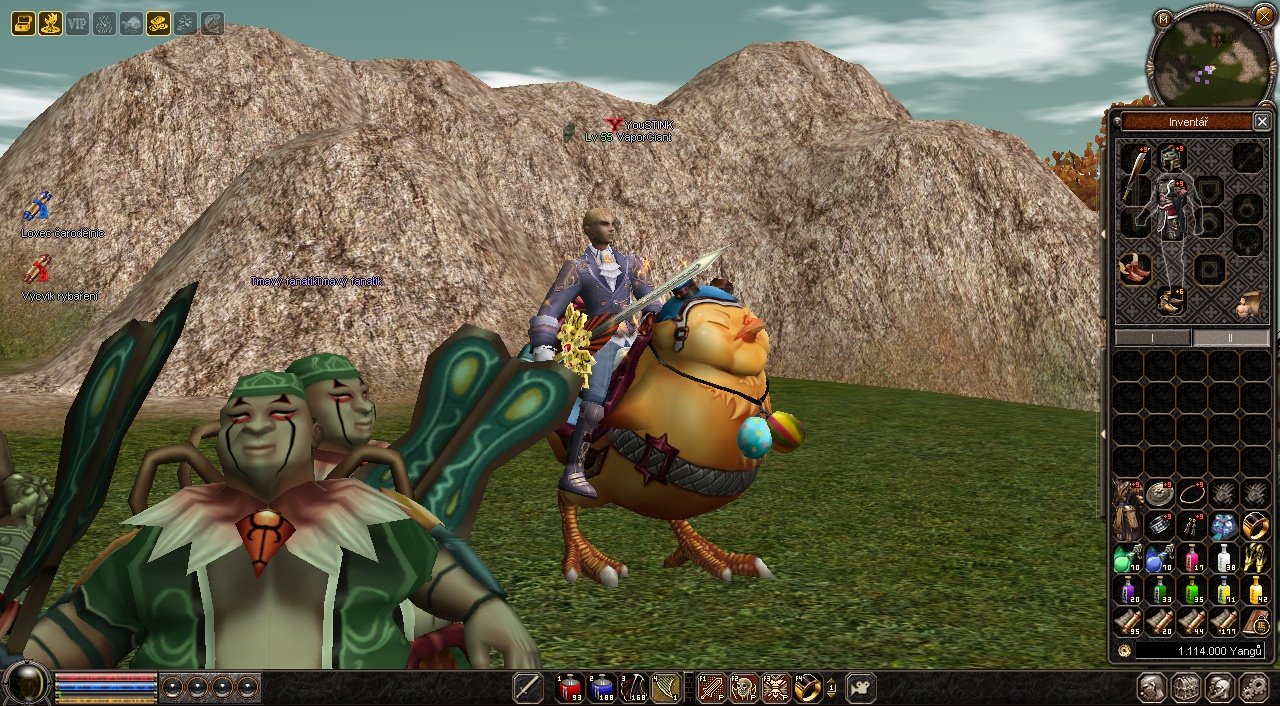1280x706 pixels.
Task: Switch to inventory page II
Action: click(1231, 338)
